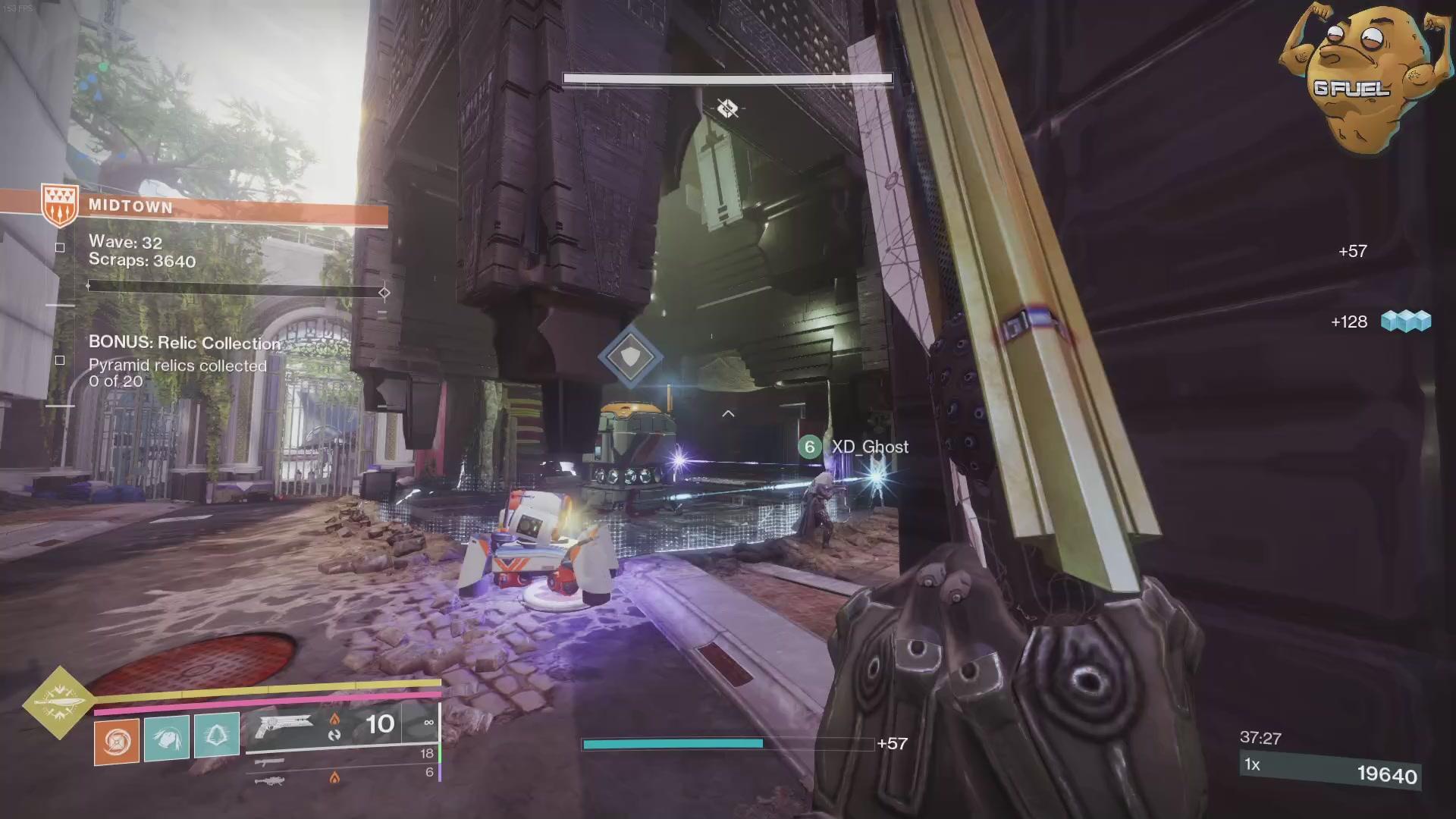Open the Midtown activity shield emblem
Screen dimensions: 1456x819
[60, 205]
